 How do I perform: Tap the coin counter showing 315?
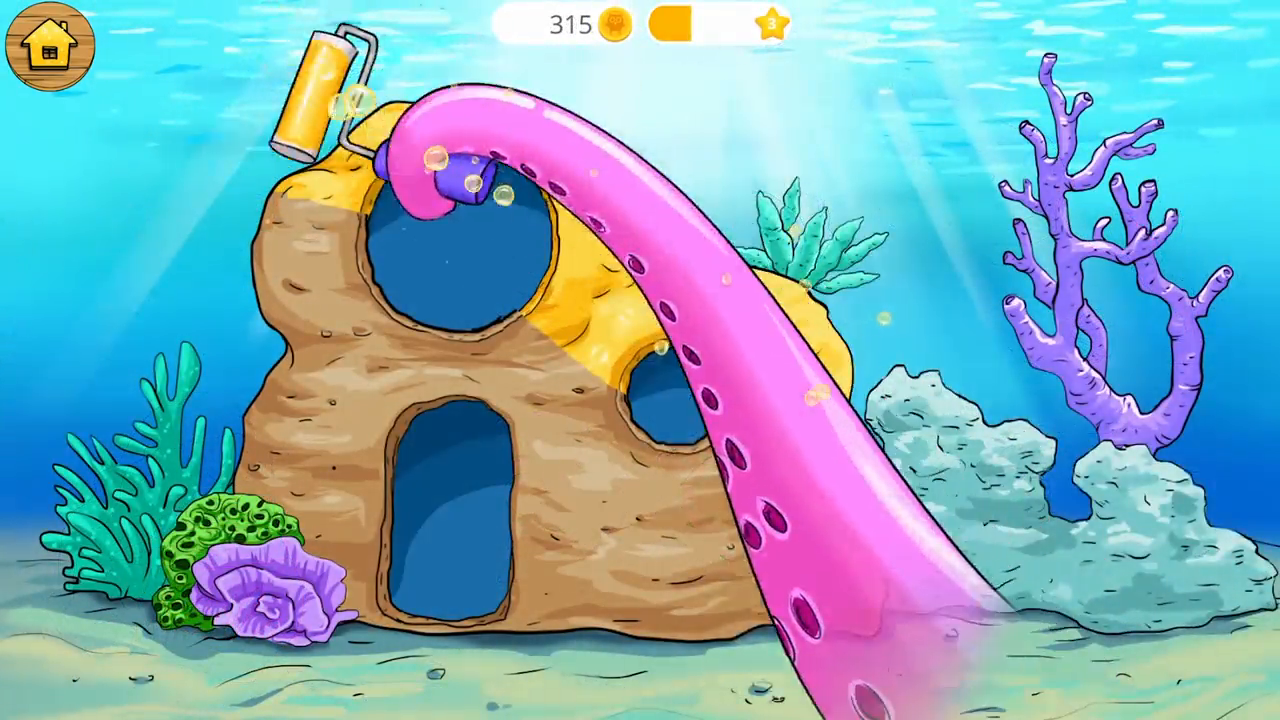coord(568,25)
